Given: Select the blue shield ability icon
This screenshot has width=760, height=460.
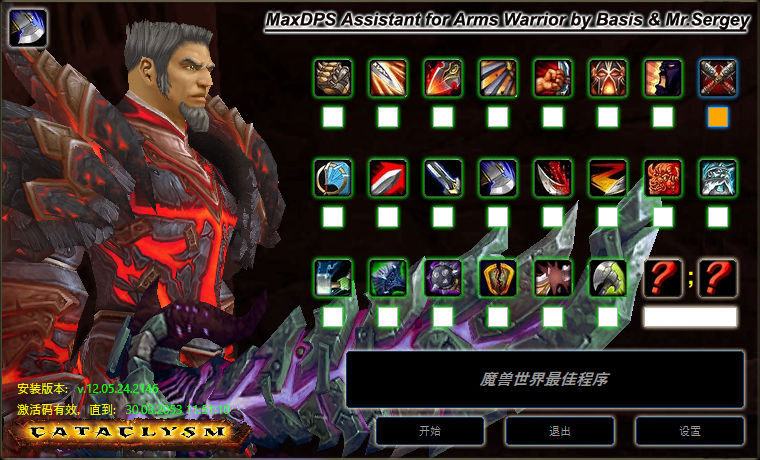Looking at the screenshot, I should [333, 178].
